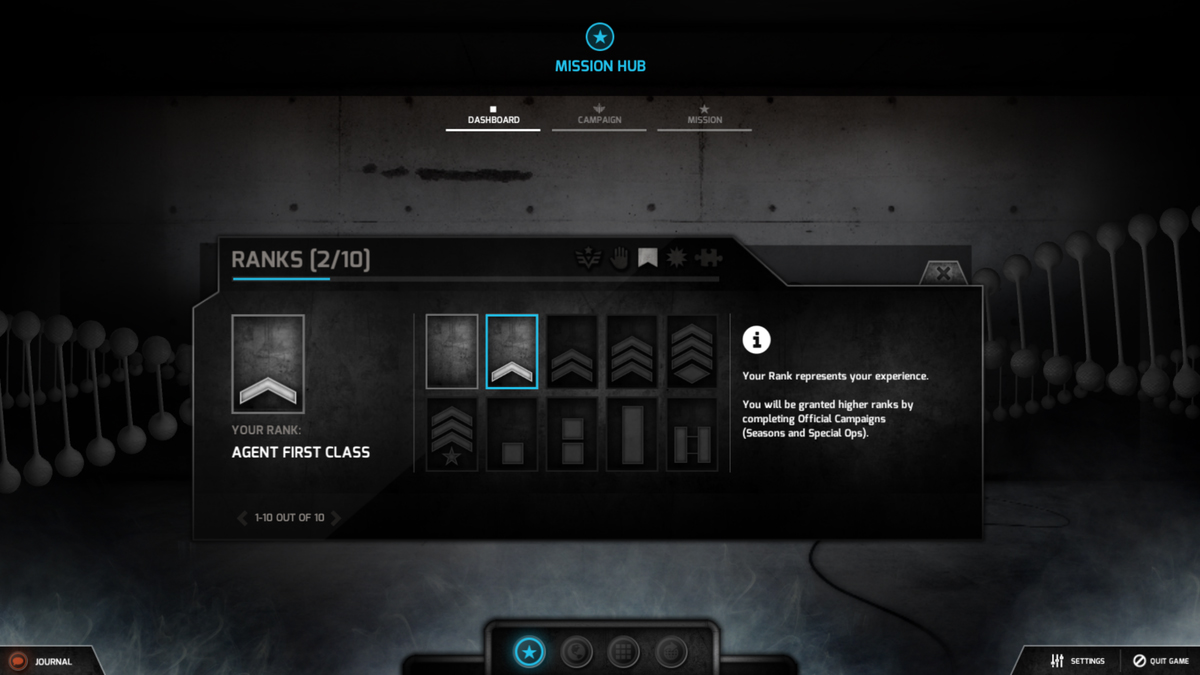Screen dimensions: 1200x675
Task: Open the grid icon in bottom bar
Action: [x=623, y=653]
